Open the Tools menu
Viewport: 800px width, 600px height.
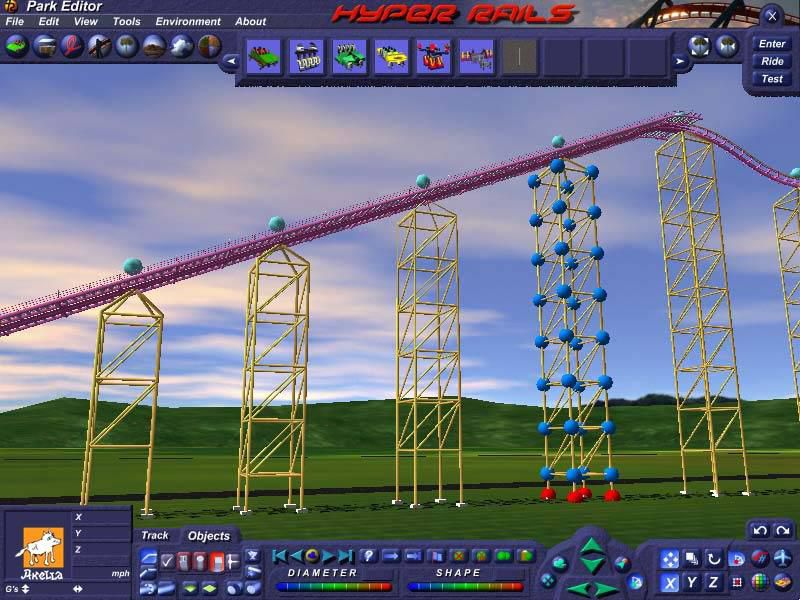coord(126,21)
